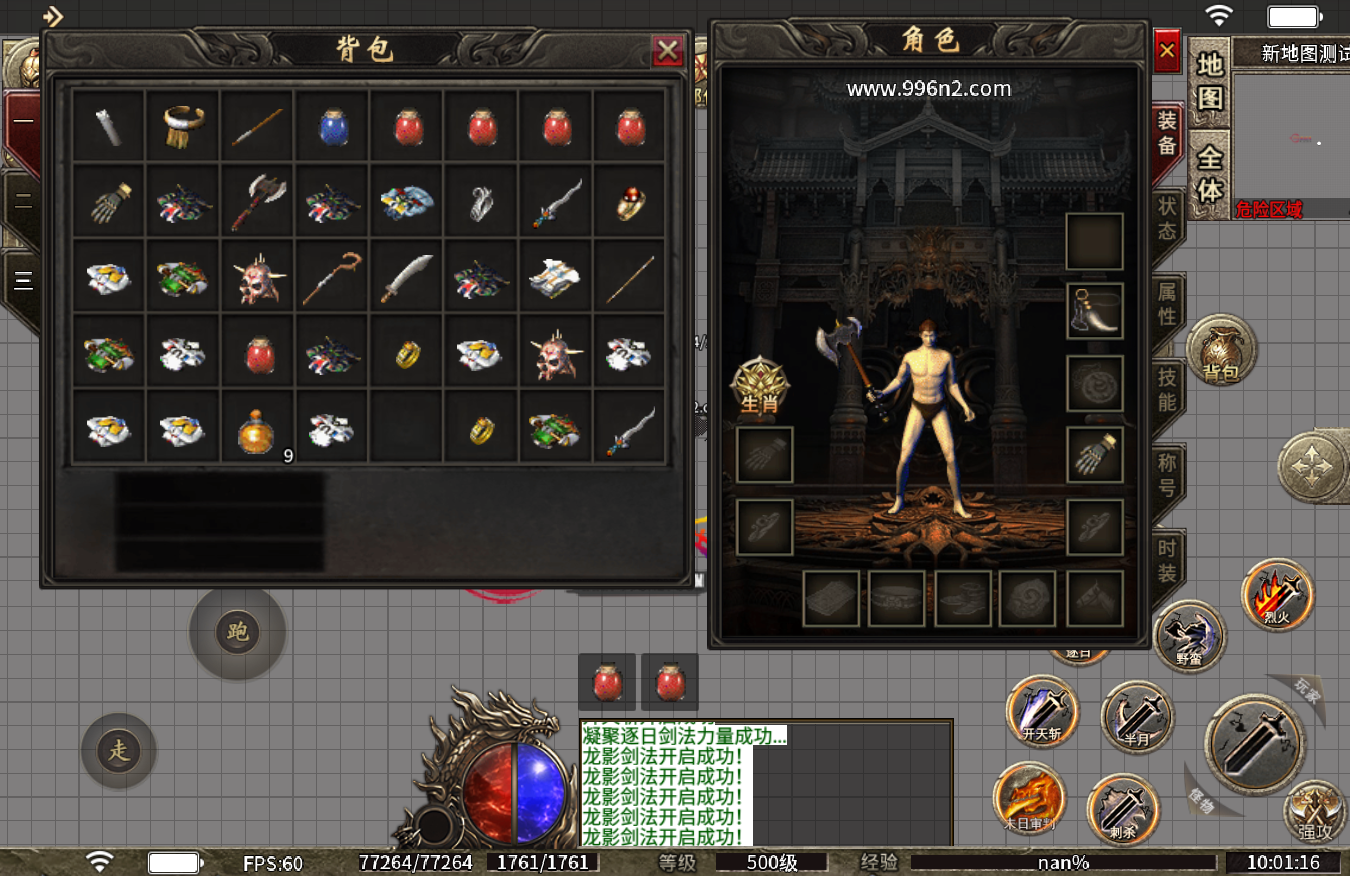Open the 技能 skills tab
This screenshot has width=1350, height=876.
click(x=1167, y=390)
